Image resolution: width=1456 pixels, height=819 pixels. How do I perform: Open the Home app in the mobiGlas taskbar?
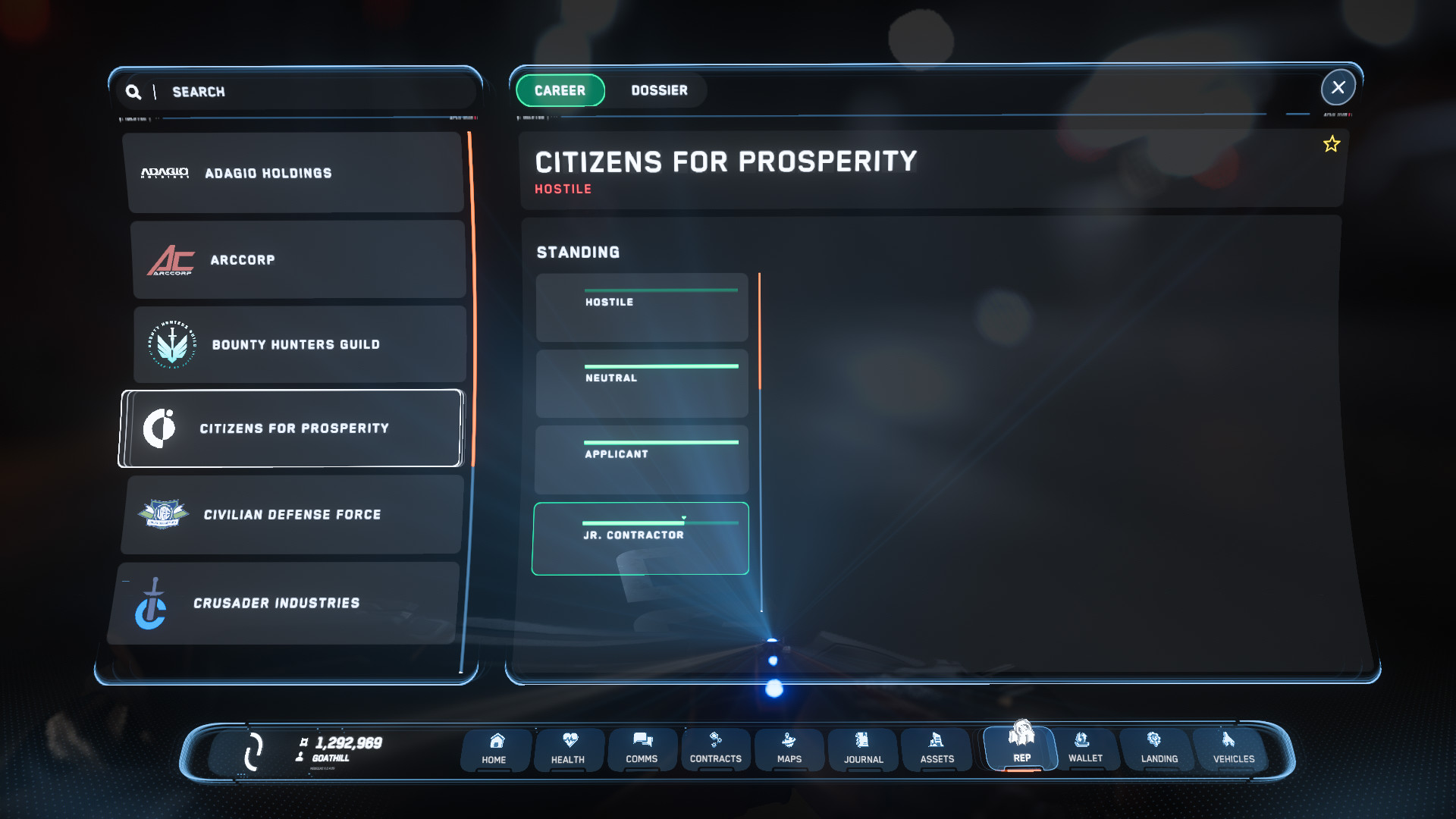click(494, 749)
